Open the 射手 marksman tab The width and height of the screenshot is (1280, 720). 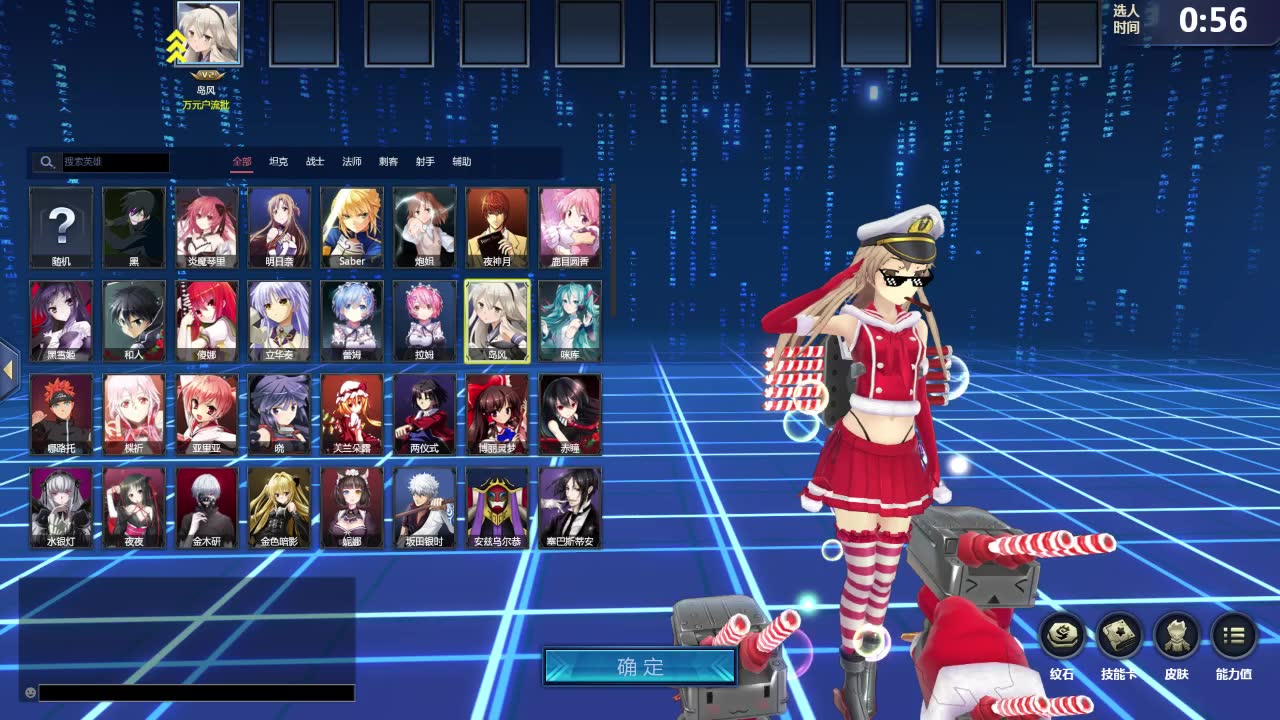(425, 161)
